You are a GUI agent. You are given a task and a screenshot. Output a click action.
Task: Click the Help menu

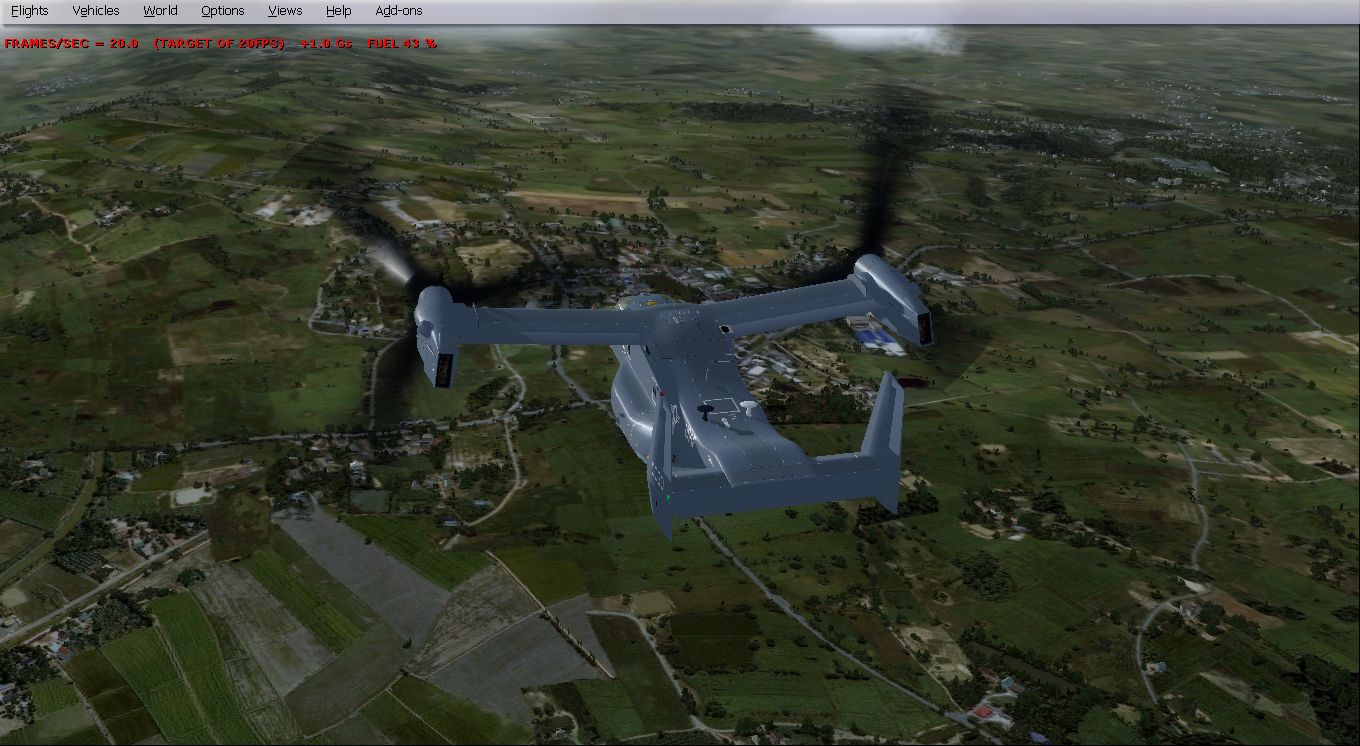339,11
